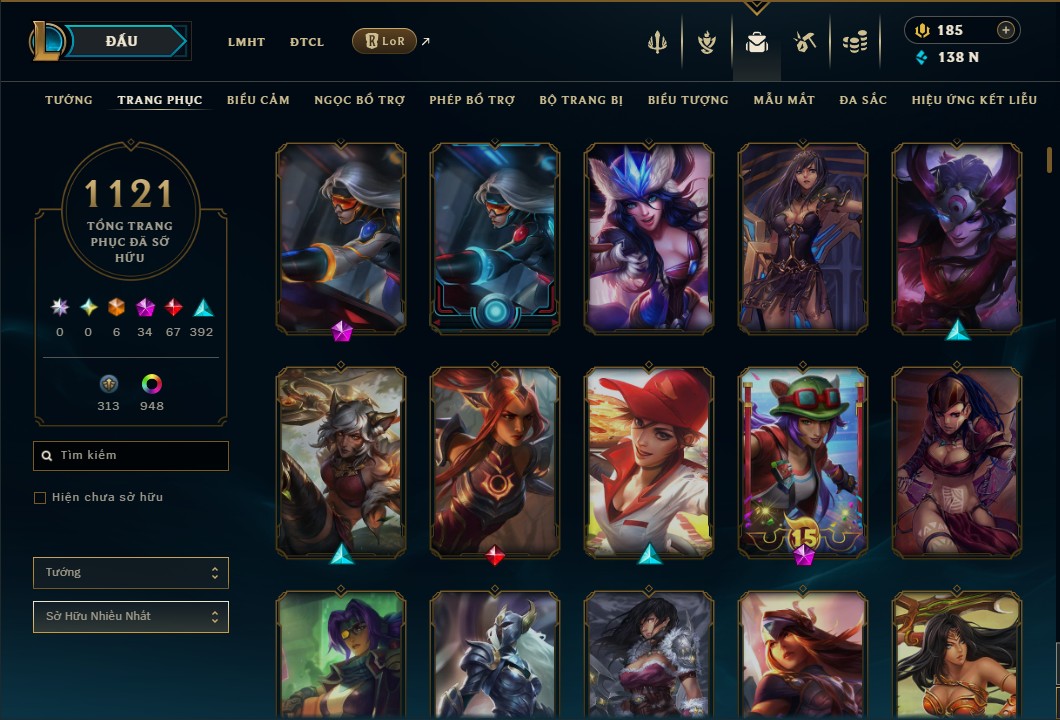Click the ĐẤU play button
This screenshot has height=720, width=1060.
122,41
